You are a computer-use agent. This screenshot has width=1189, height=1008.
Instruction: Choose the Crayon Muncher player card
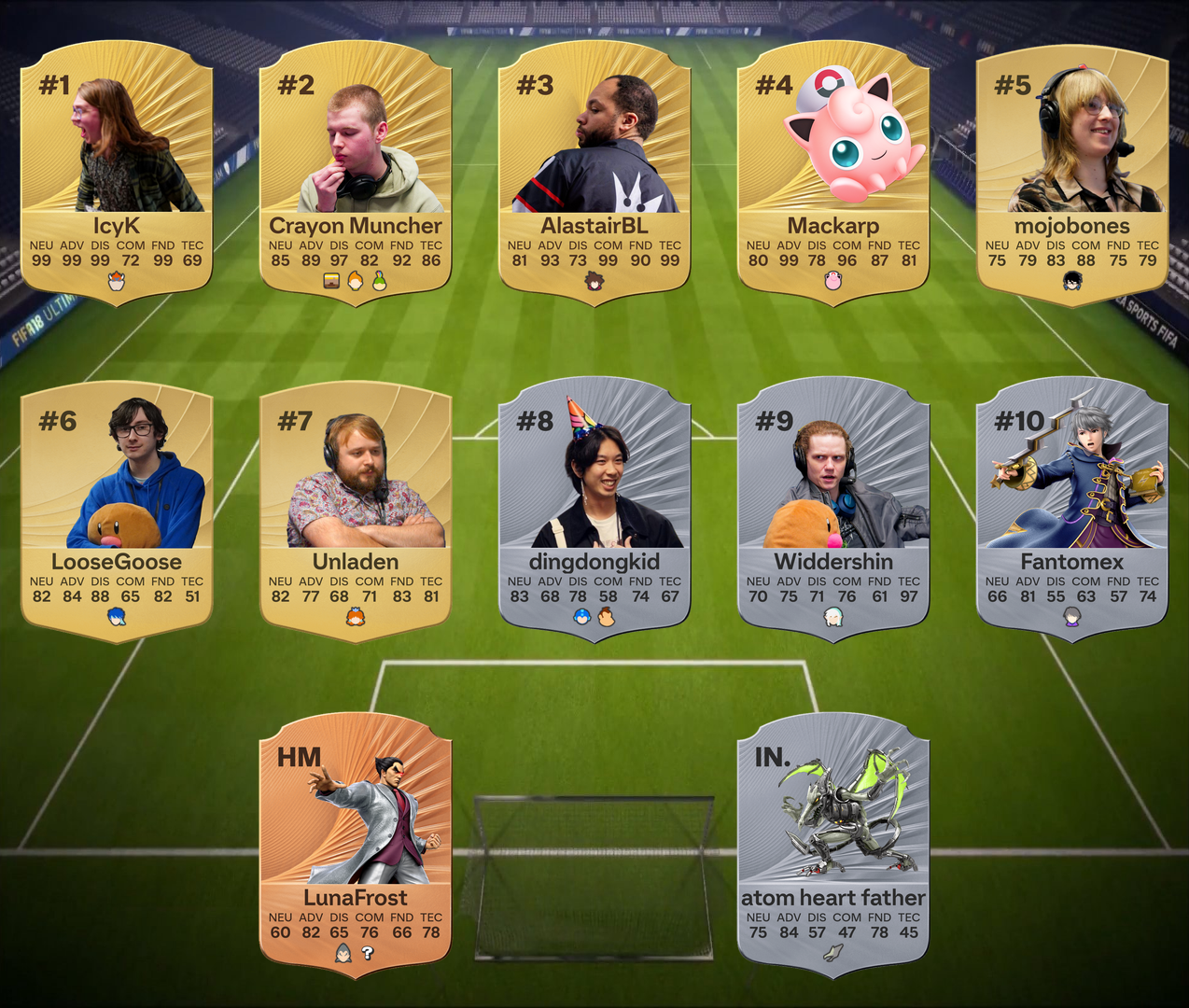tap(356, 173)
